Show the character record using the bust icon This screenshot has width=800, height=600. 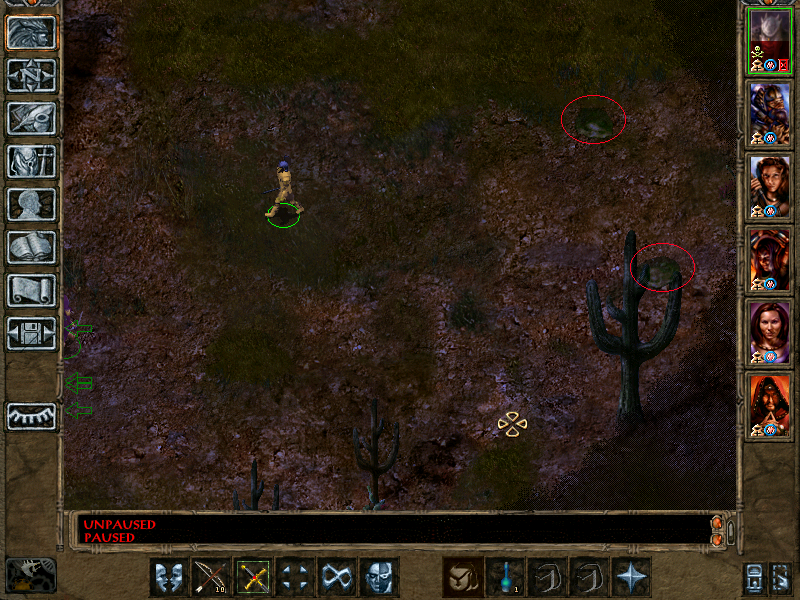click(31, 204)
